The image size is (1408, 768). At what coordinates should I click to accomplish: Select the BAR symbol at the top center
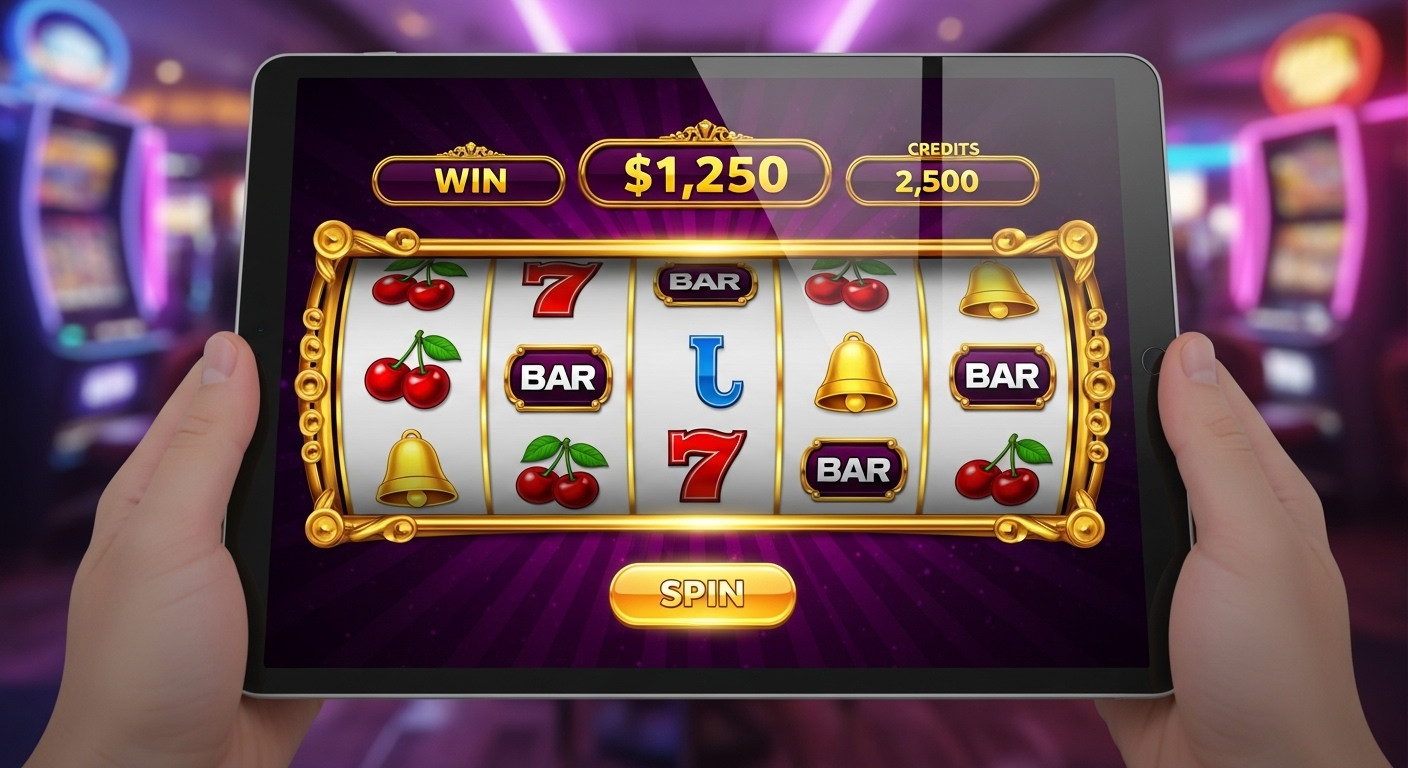704,284
